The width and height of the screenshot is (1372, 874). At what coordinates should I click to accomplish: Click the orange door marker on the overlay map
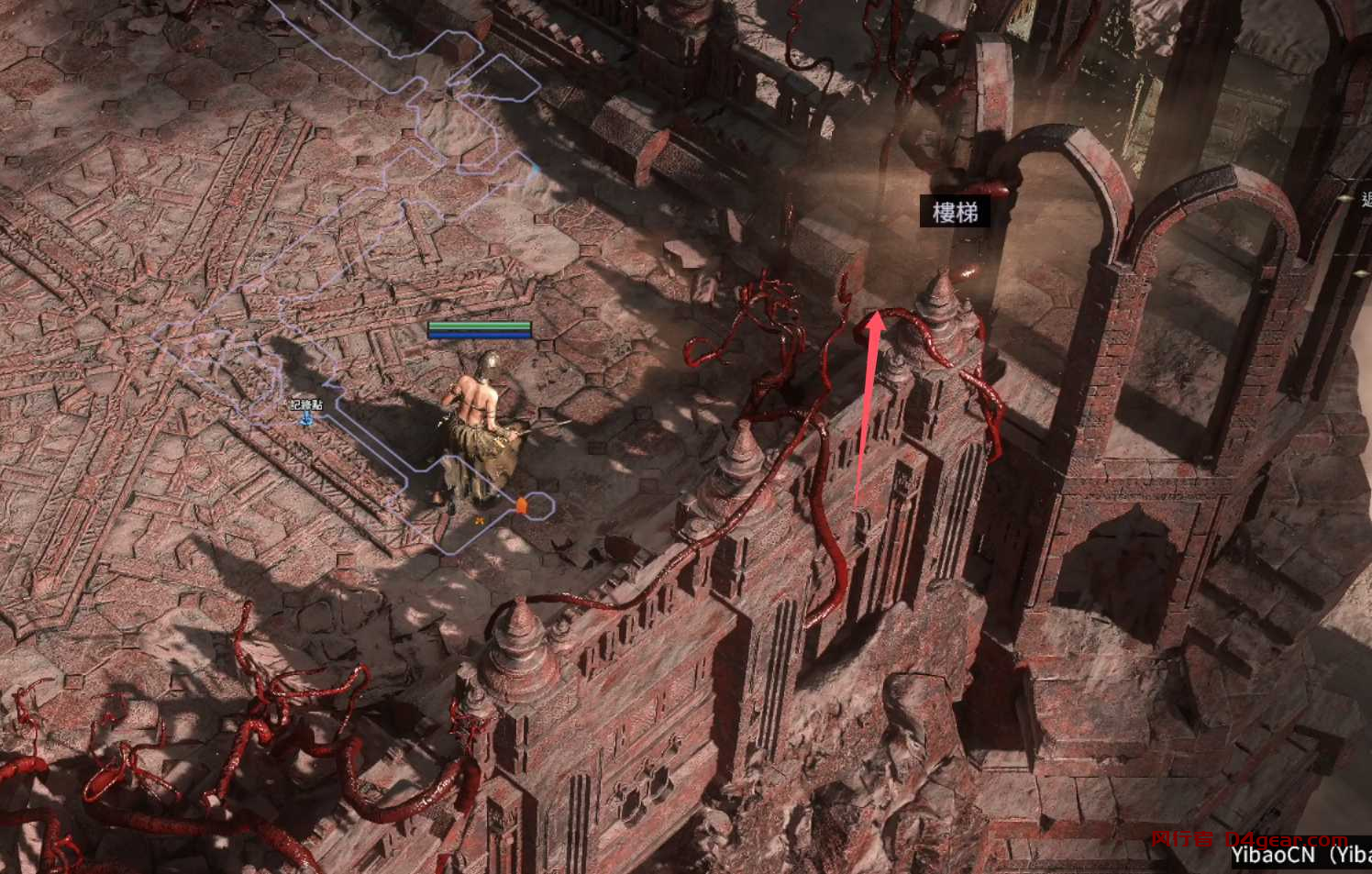pos(521,504)
